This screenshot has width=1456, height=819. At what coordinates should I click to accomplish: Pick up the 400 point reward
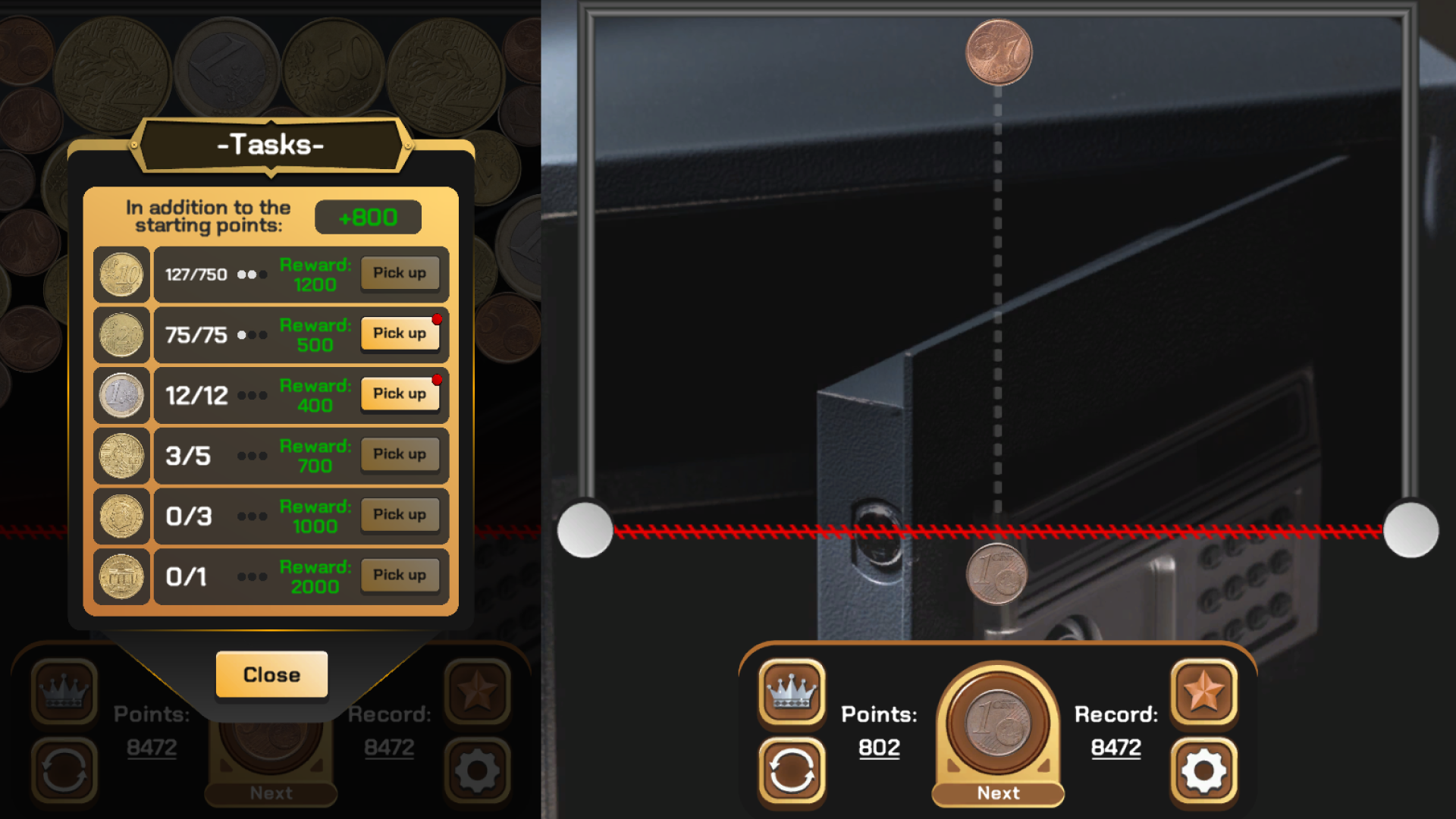click(400, 393)
